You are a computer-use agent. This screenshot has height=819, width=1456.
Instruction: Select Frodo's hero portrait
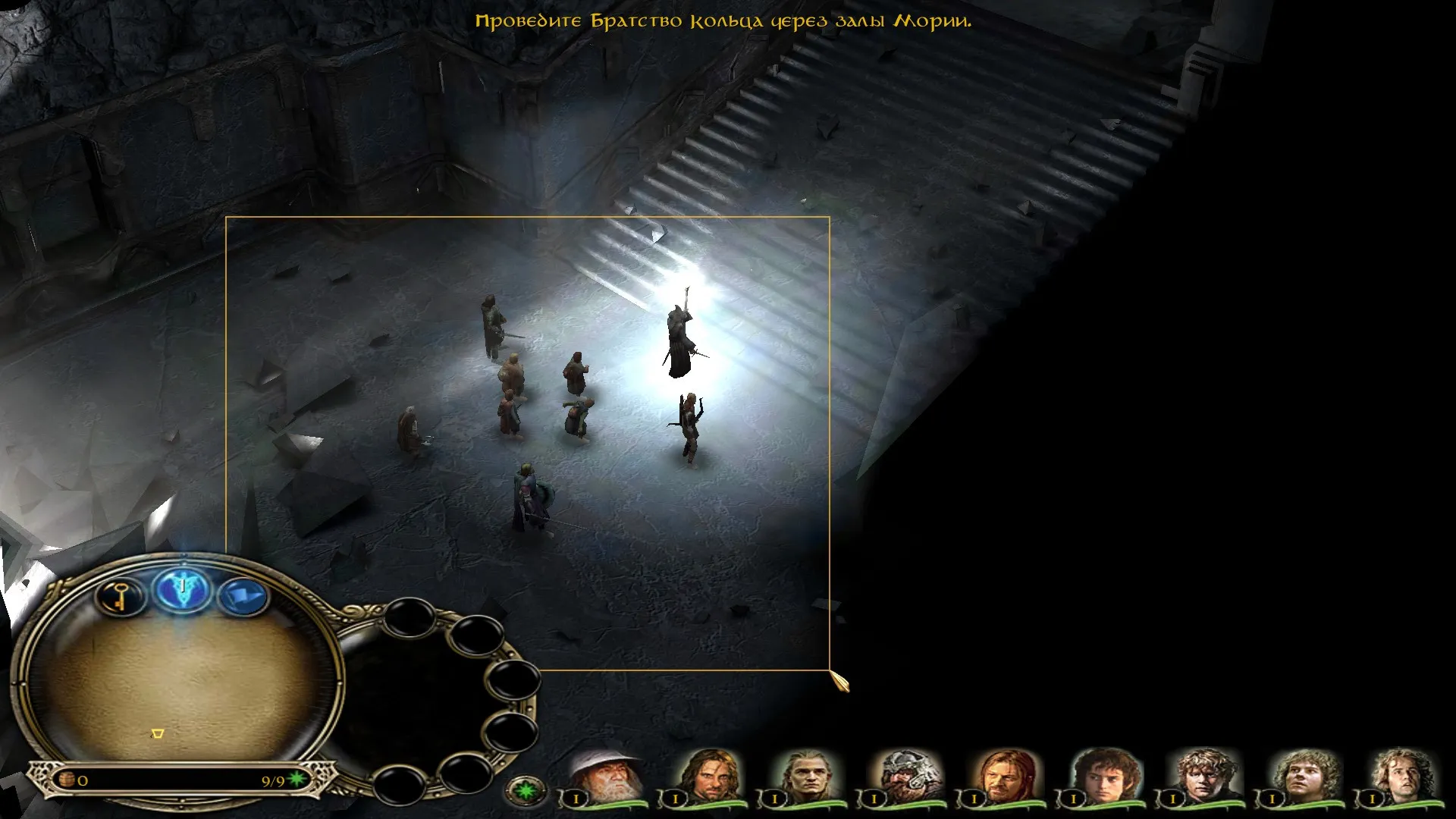[x=1104, y=775]
